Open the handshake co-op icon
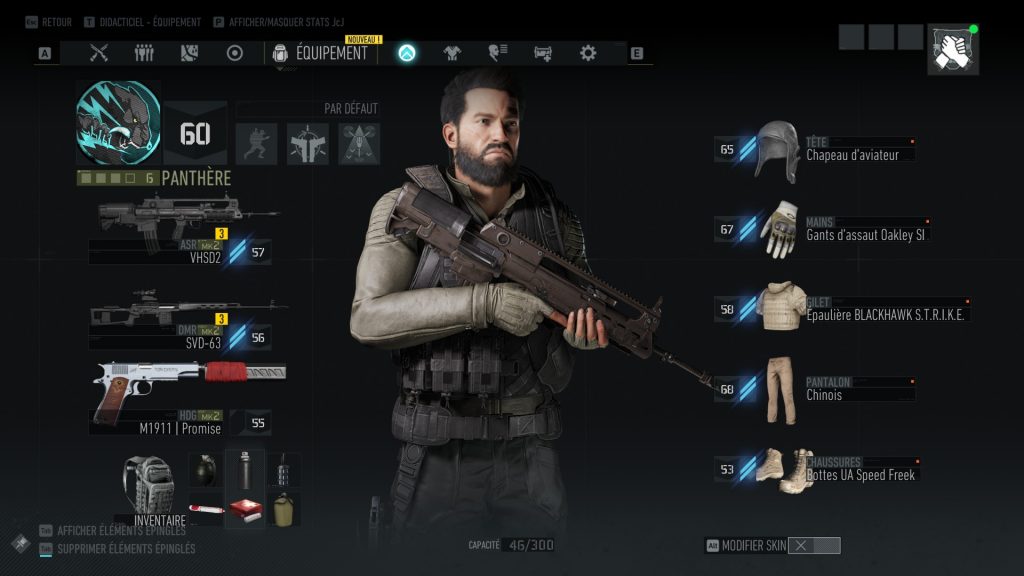This screenshot has width=1024, height=576. pos(953,50)
